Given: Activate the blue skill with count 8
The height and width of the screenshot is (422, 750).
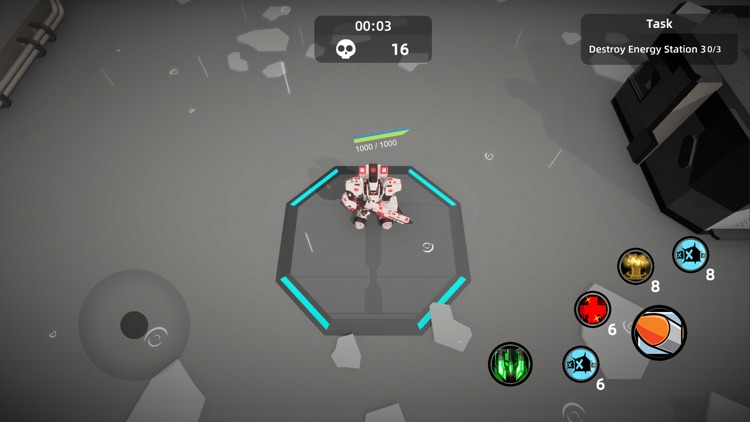Looking at the screenshot, I should pyautogui.click(x=690, y=254).
